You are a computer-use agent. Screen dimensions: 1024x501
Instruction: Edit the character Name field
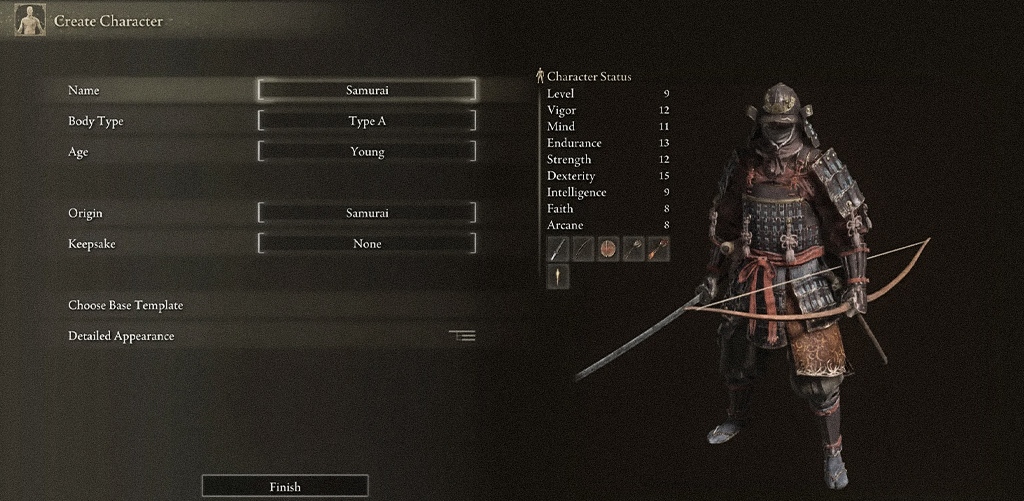click(x=367, y=90)
